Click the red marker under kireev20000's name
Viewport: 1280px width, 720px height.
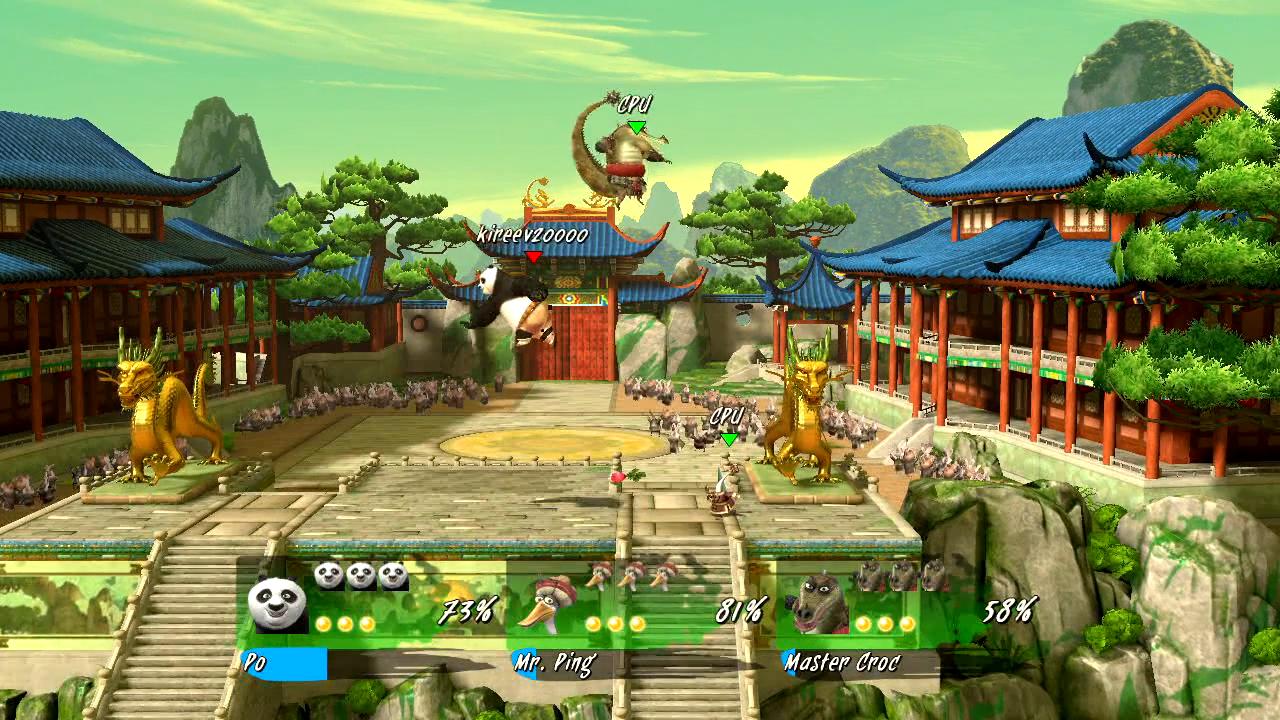point(531,258)
